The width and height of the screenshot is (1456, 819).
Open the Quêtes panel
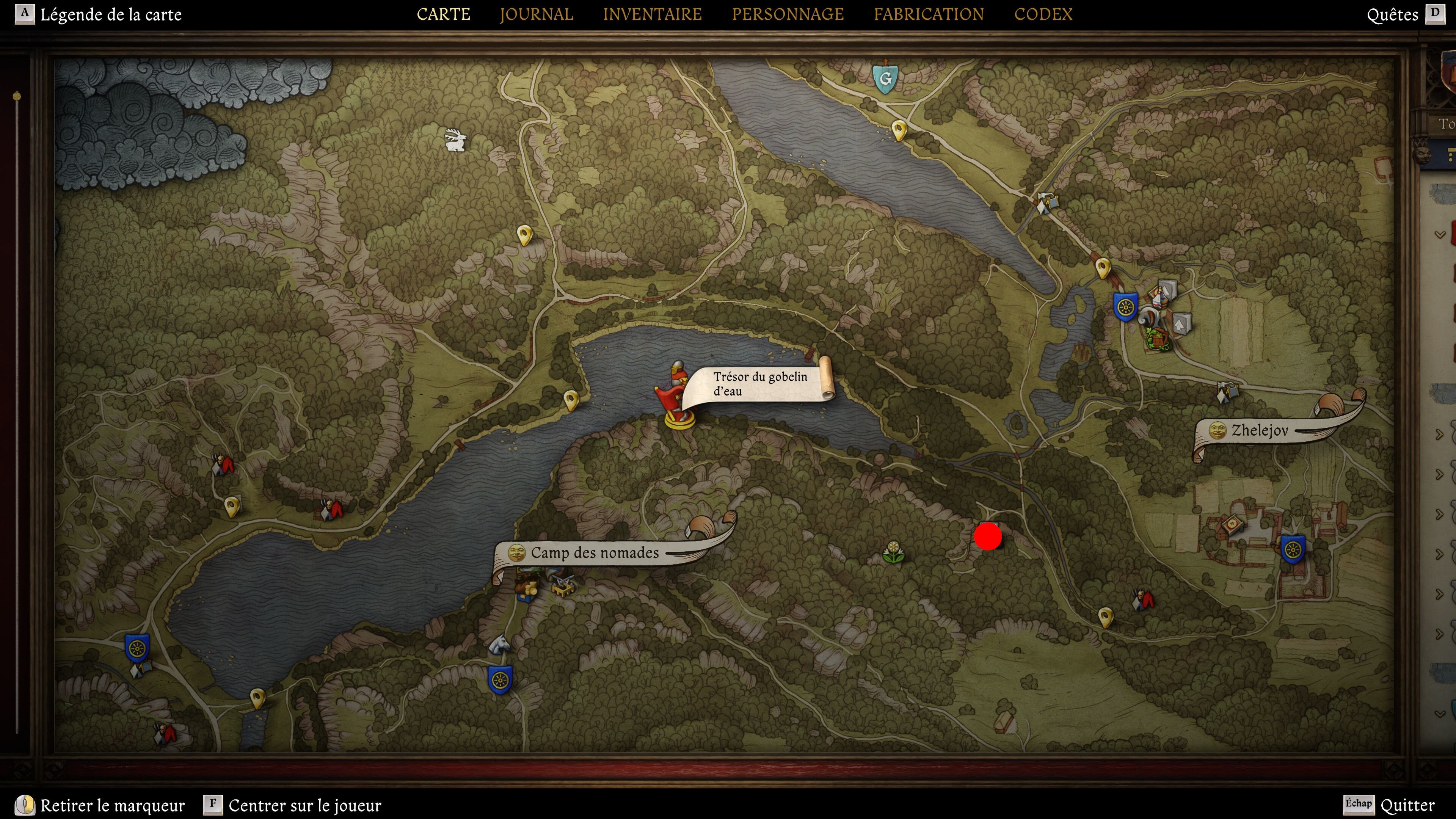pos(1392,14)
